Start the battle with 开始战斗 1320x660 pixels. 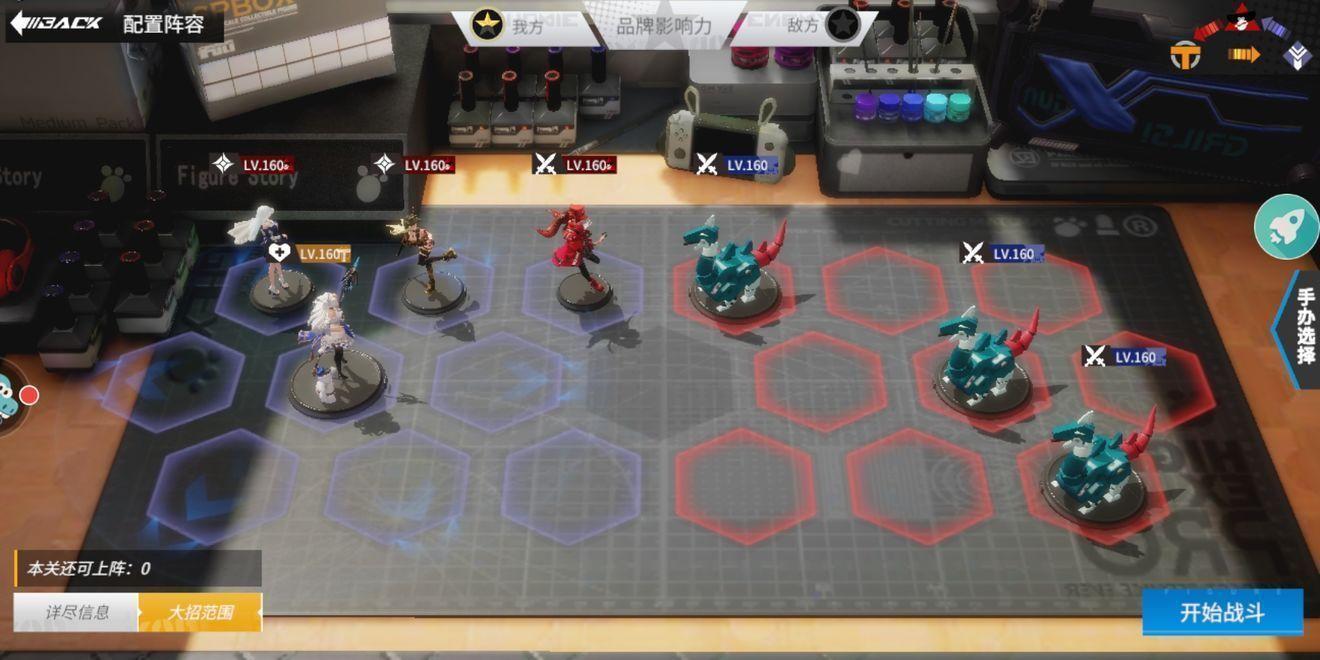1222,612
